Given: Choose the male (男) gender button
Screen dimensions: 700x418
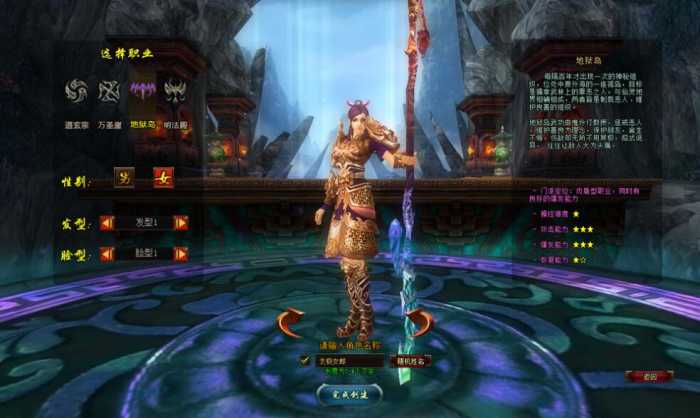Looking at the screenshot, I should pyautogui.click(x=125, y=181).
